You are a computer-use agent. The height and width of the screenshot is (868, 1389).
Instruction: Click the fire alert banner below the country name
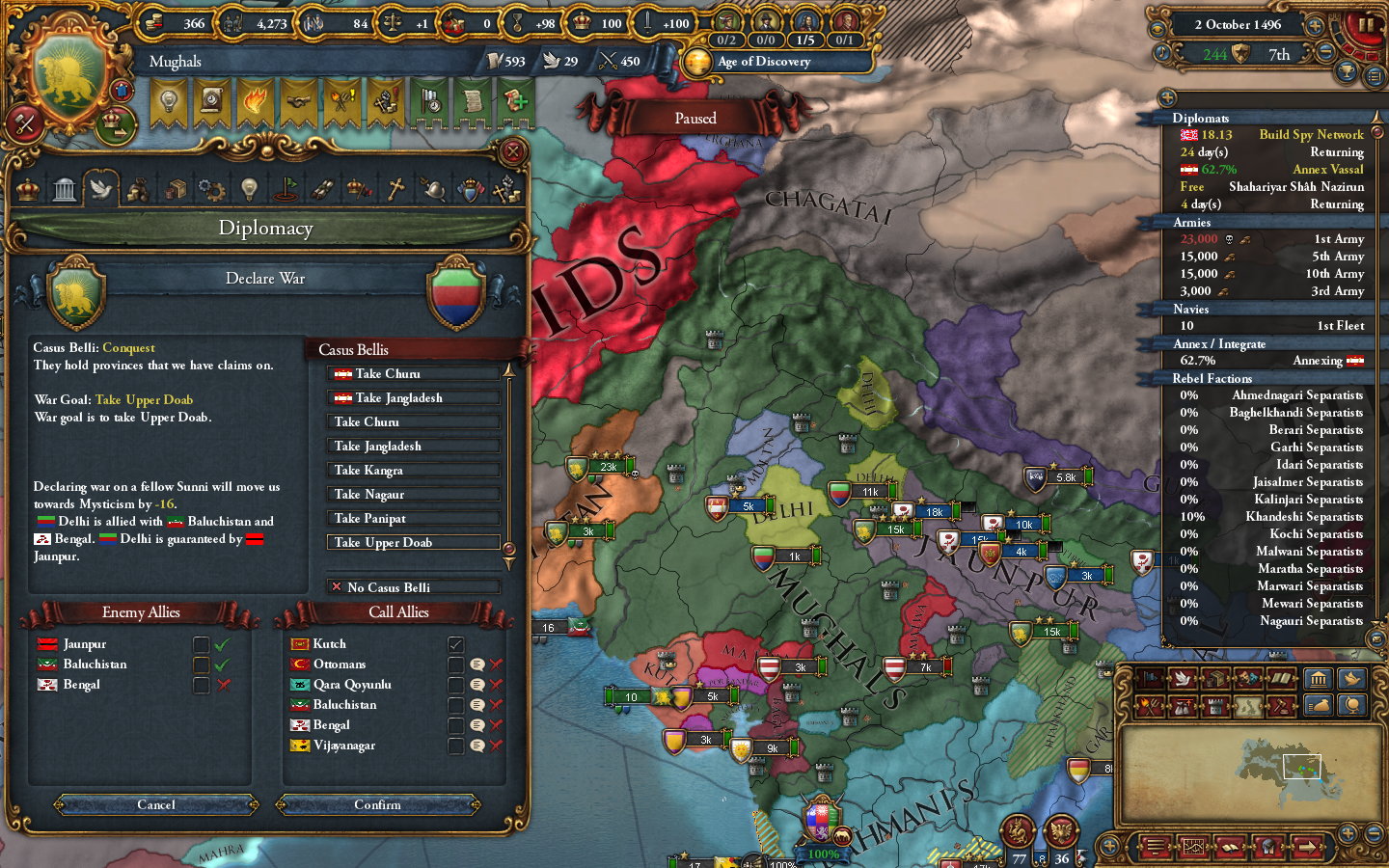pyautogui.click(x=256, y=101)
